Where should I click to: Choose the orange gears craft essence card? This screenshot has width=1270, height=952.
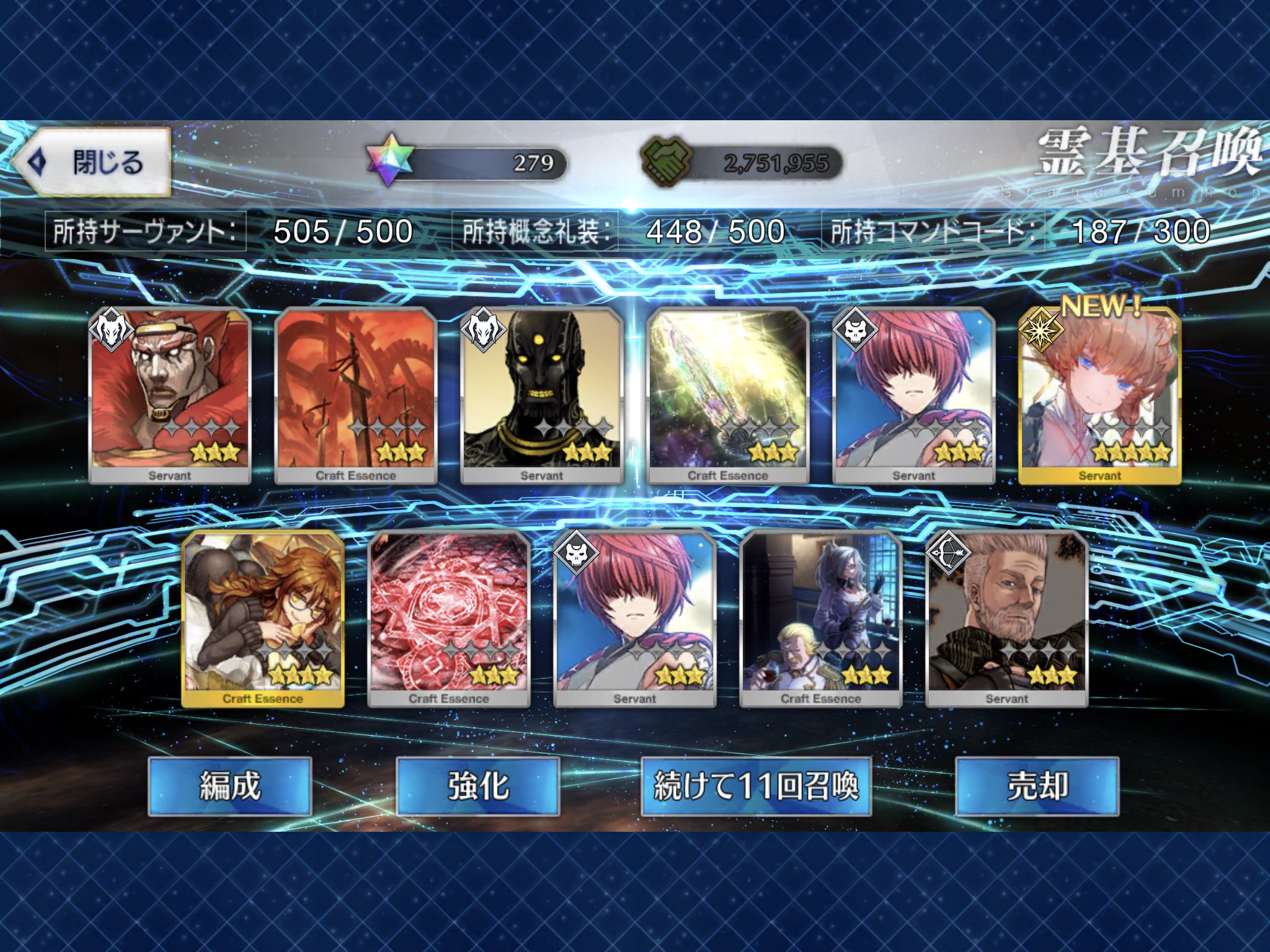click(x=355, y=395)
